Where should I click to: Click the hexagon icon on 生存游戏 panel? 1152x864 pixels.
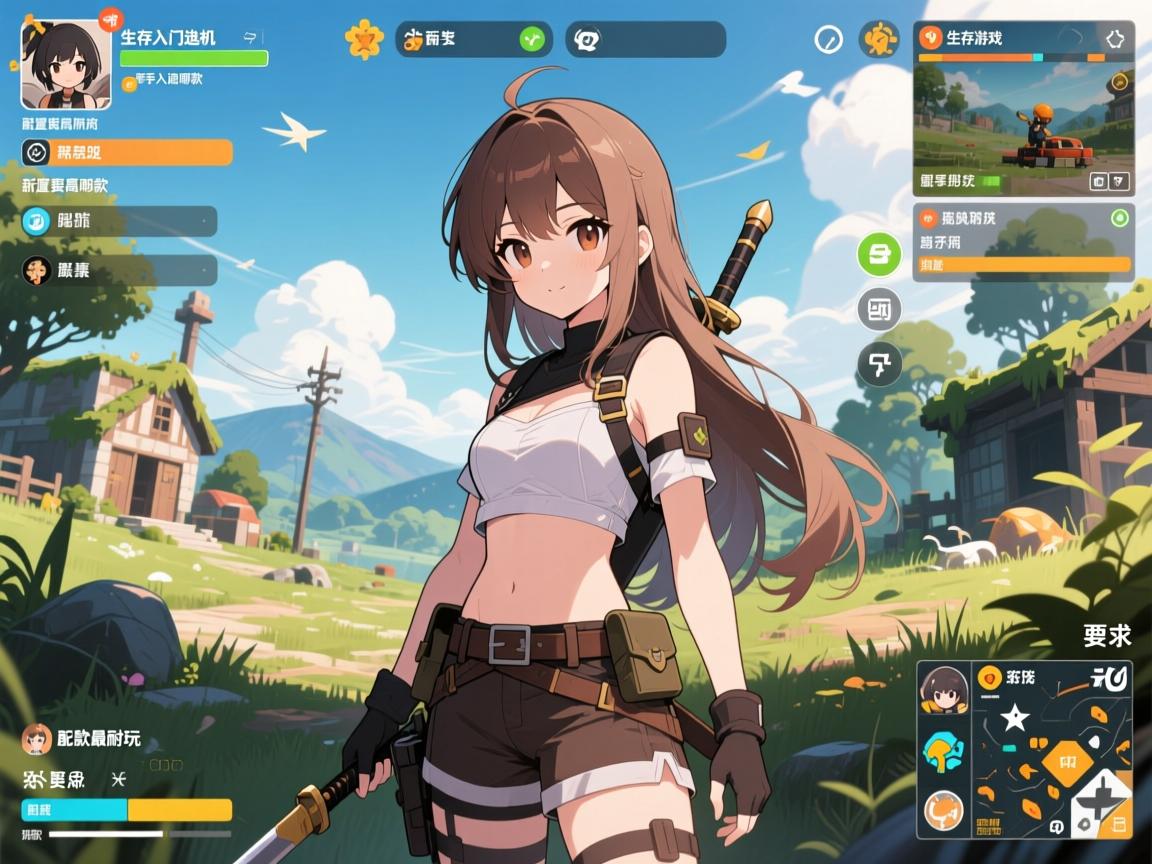pyautogui.click(x=1115, y=38)
